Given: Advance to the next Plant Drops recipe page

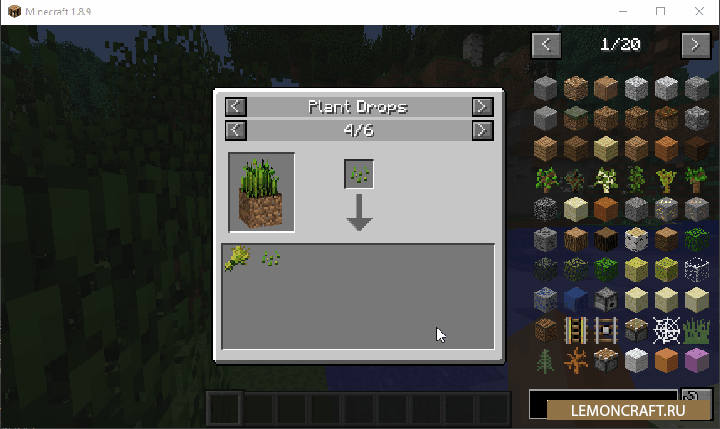Looking at the screenshot, I should pyautogui.click(x=482, y=129).
